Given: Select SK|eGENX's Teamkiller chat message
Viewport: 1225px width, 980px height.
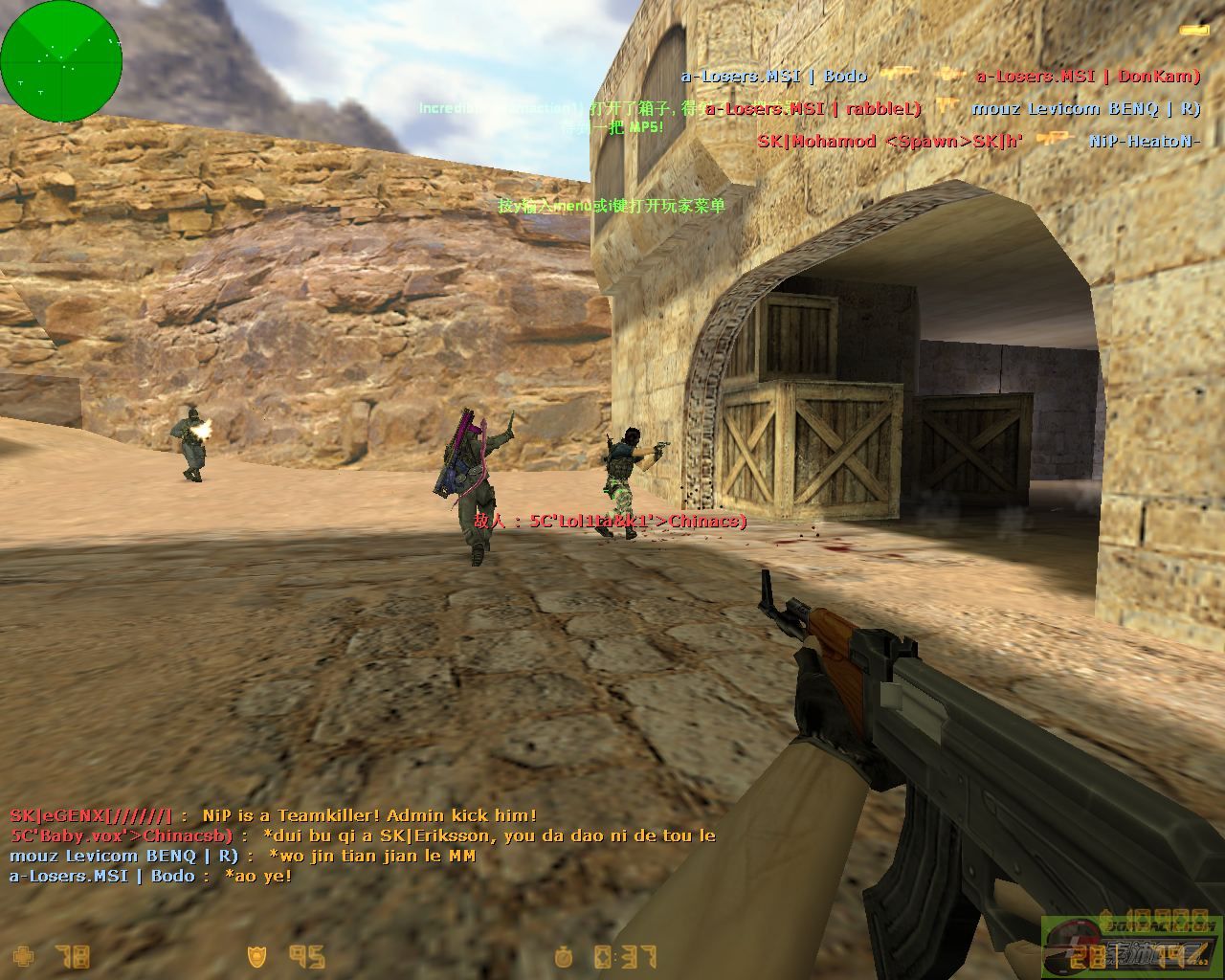Looking at the screenshot, I should click(x=273, y=815).
